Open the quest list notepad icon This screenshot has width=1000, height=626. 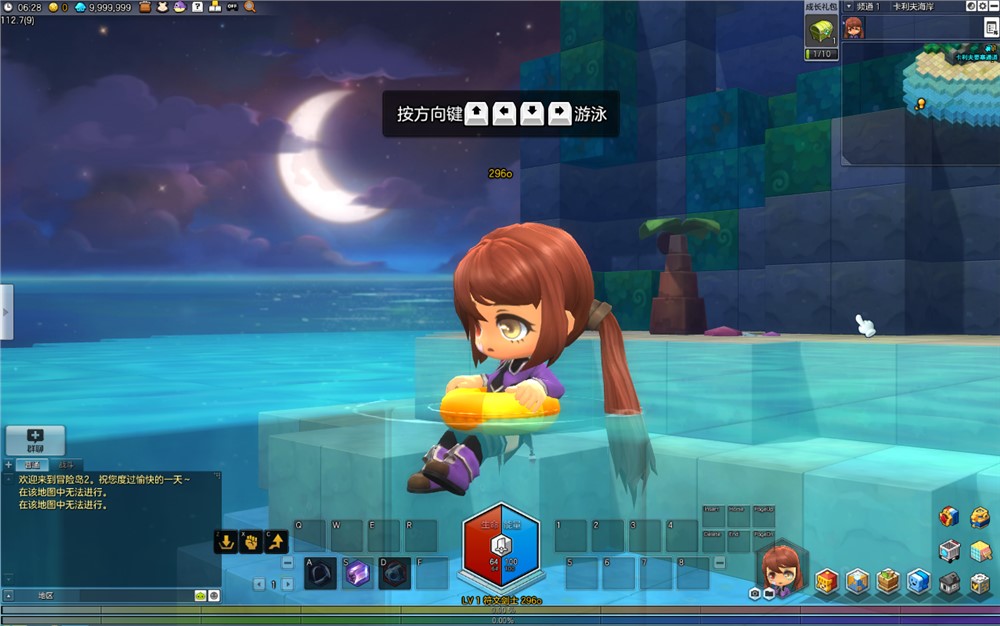pos(990,28)
